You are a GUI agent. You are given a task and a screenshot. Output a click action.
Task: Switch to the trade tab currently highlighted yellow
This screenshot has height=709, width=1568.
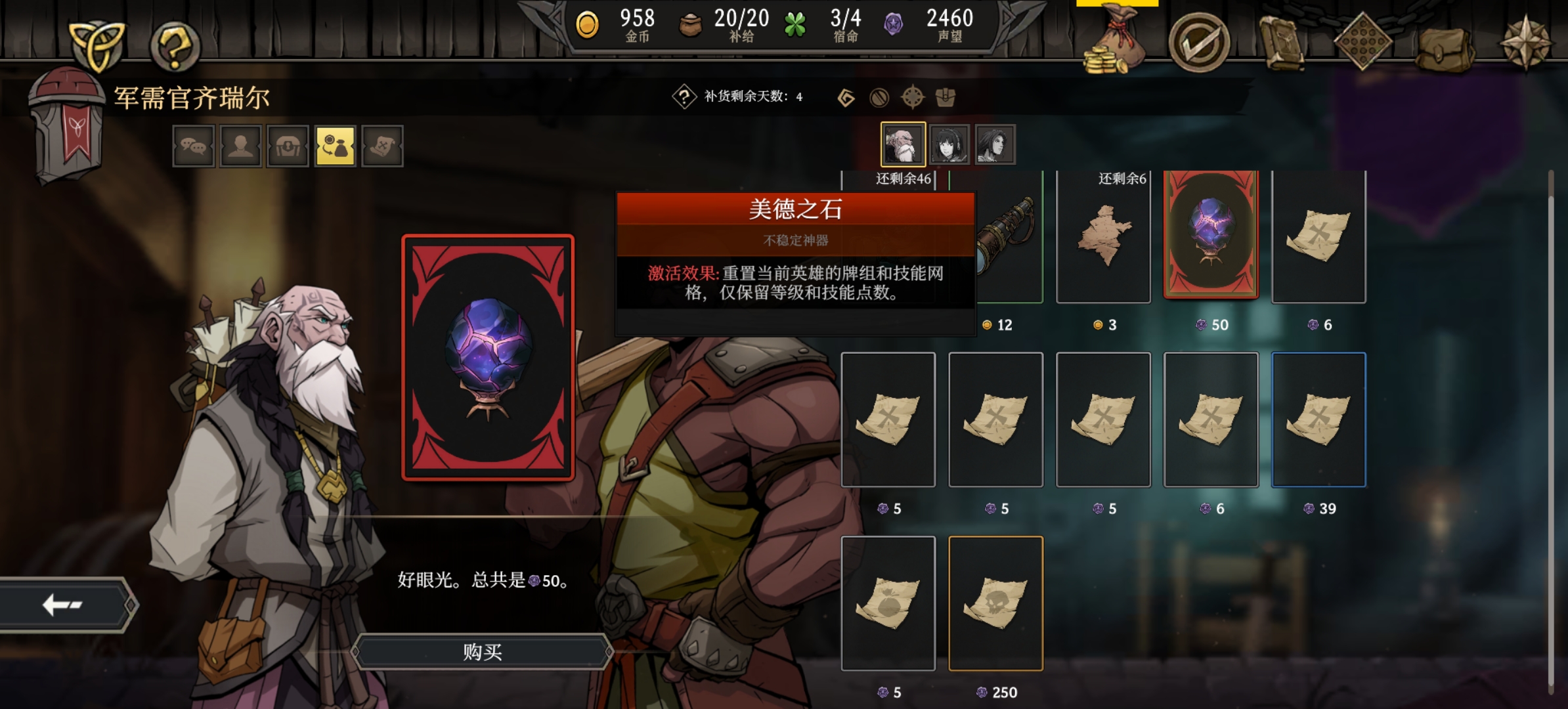[336, 146]
